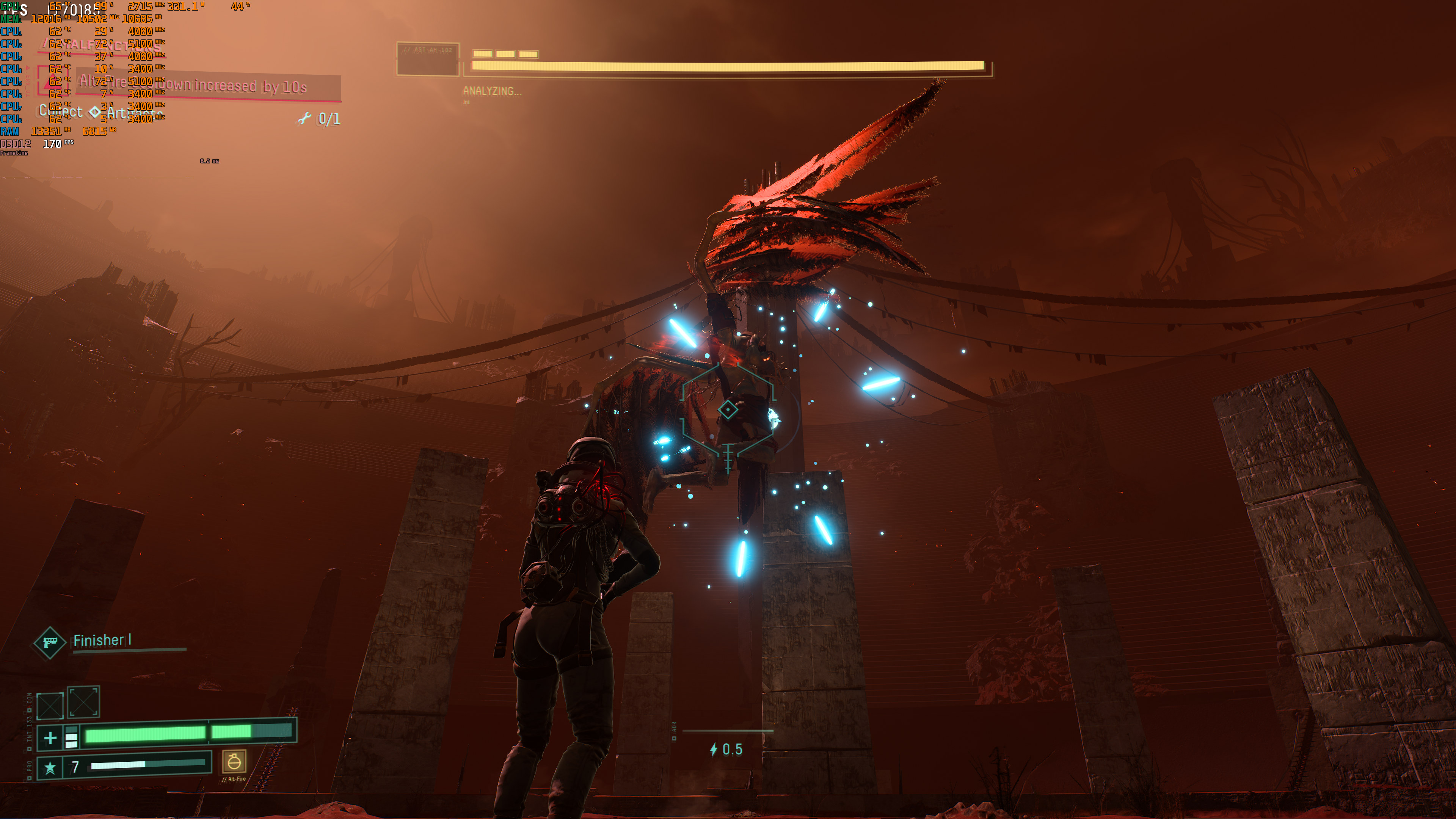Open the weapon proficiency star icon

tap(50, 767)
